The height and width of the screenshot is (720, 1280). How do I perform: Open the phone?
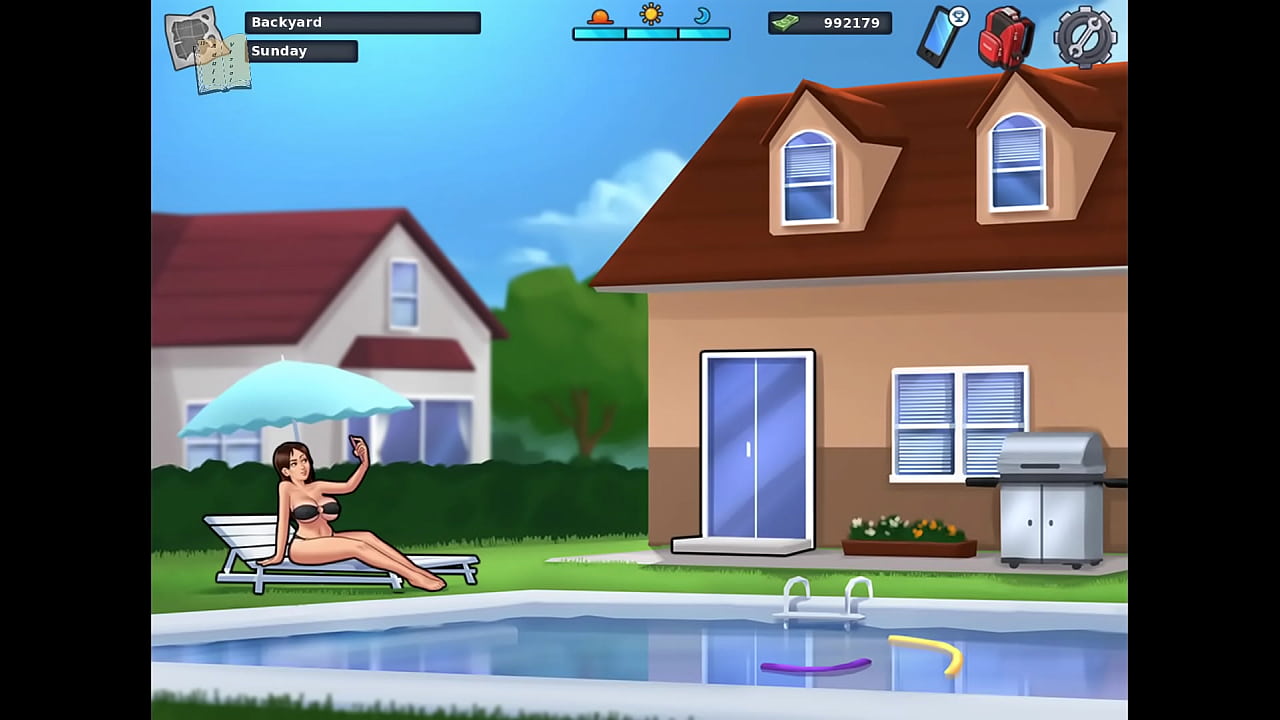click(x=940, y=37)
